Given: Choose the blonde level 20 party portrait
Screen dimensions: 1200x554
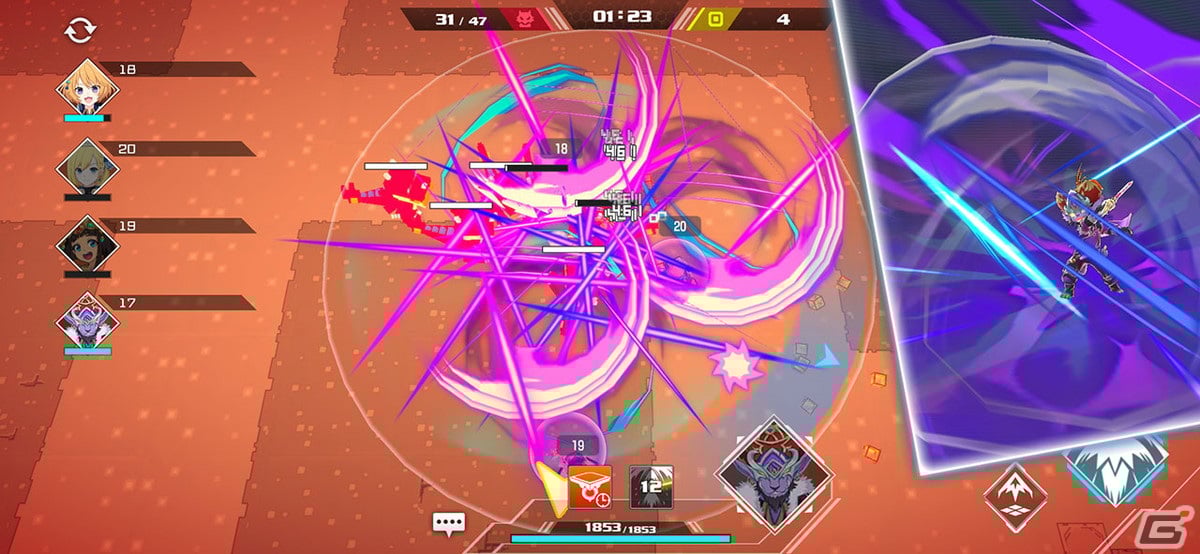Looking at the screenshot, I should pos(86,167).
